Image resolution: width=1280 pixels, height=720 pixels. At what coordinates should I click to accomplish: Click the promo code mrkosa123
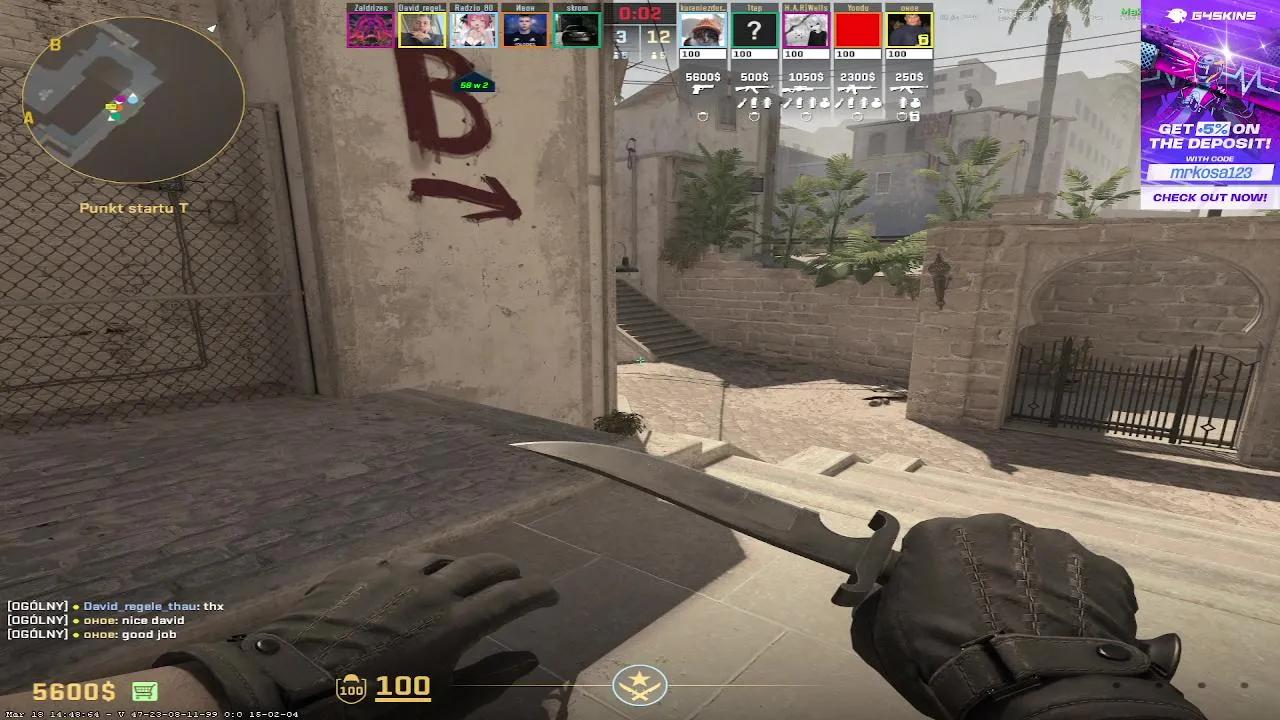[1210, 172]
